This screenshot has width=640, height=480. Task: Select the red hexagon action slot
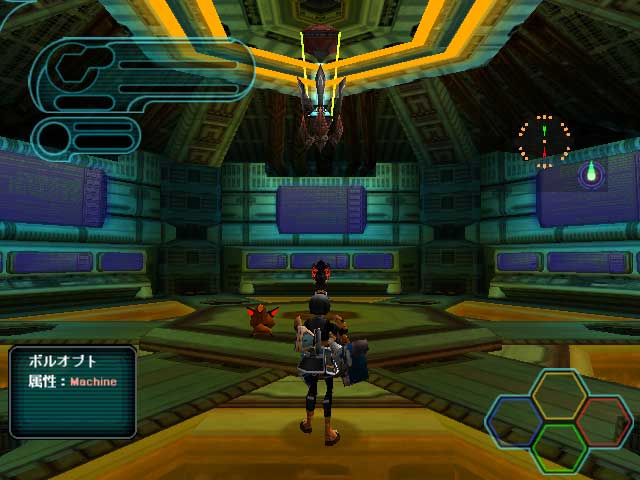602,421
